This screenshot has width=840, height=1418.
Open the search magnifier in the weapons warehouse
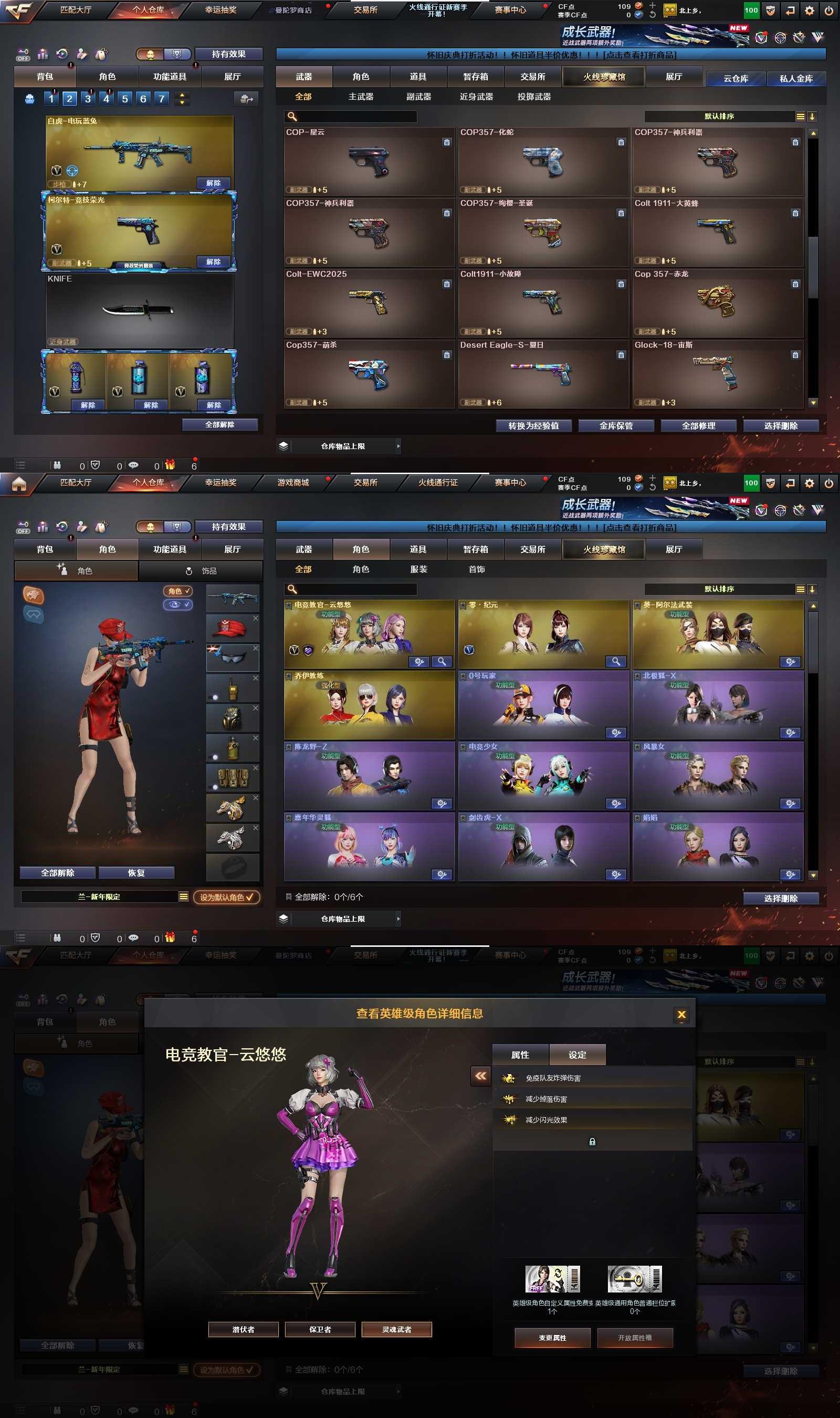pos(291,117)
